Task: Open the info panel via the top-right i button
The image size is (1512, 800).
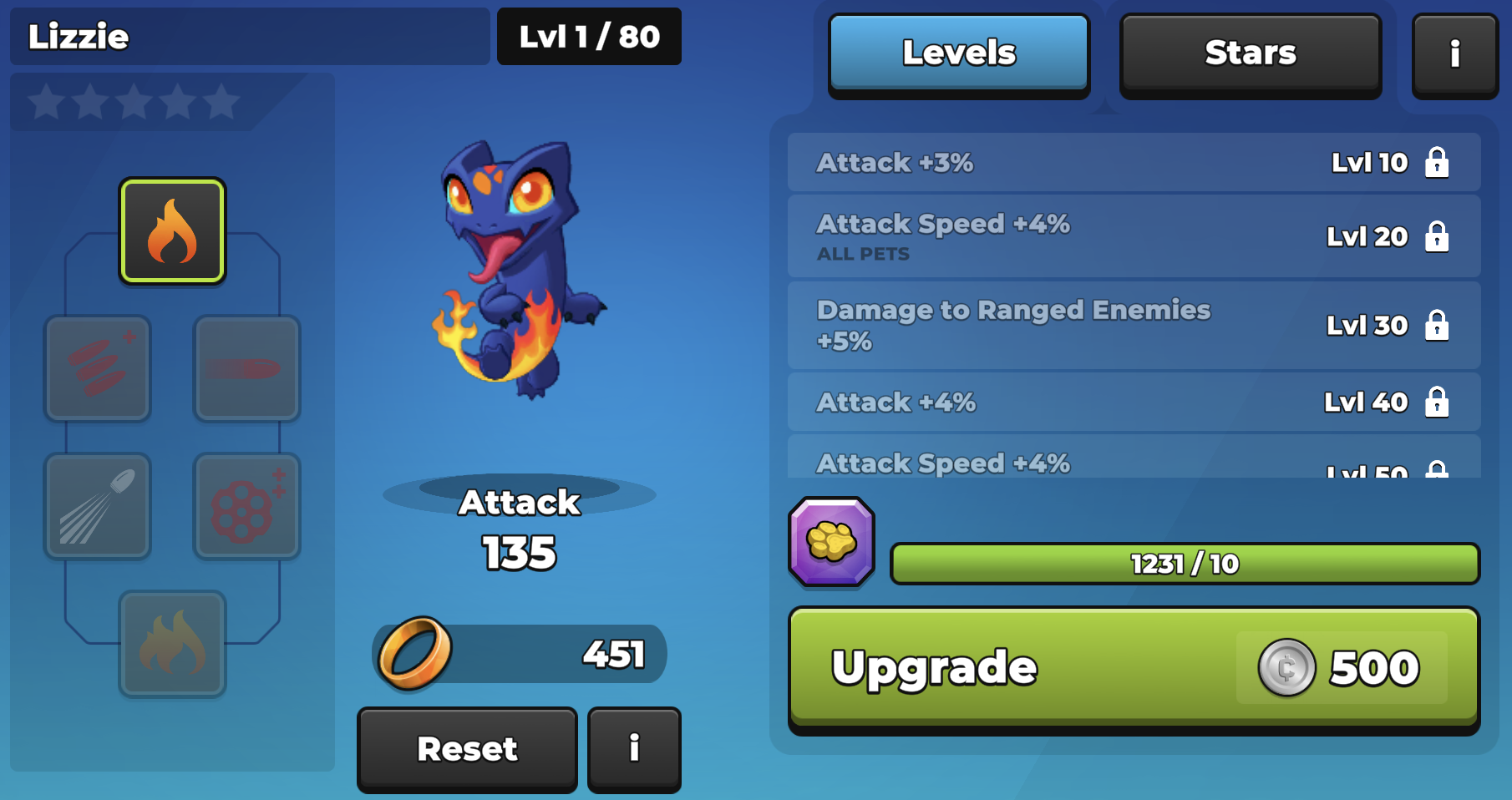Action: pos(1454,54)
